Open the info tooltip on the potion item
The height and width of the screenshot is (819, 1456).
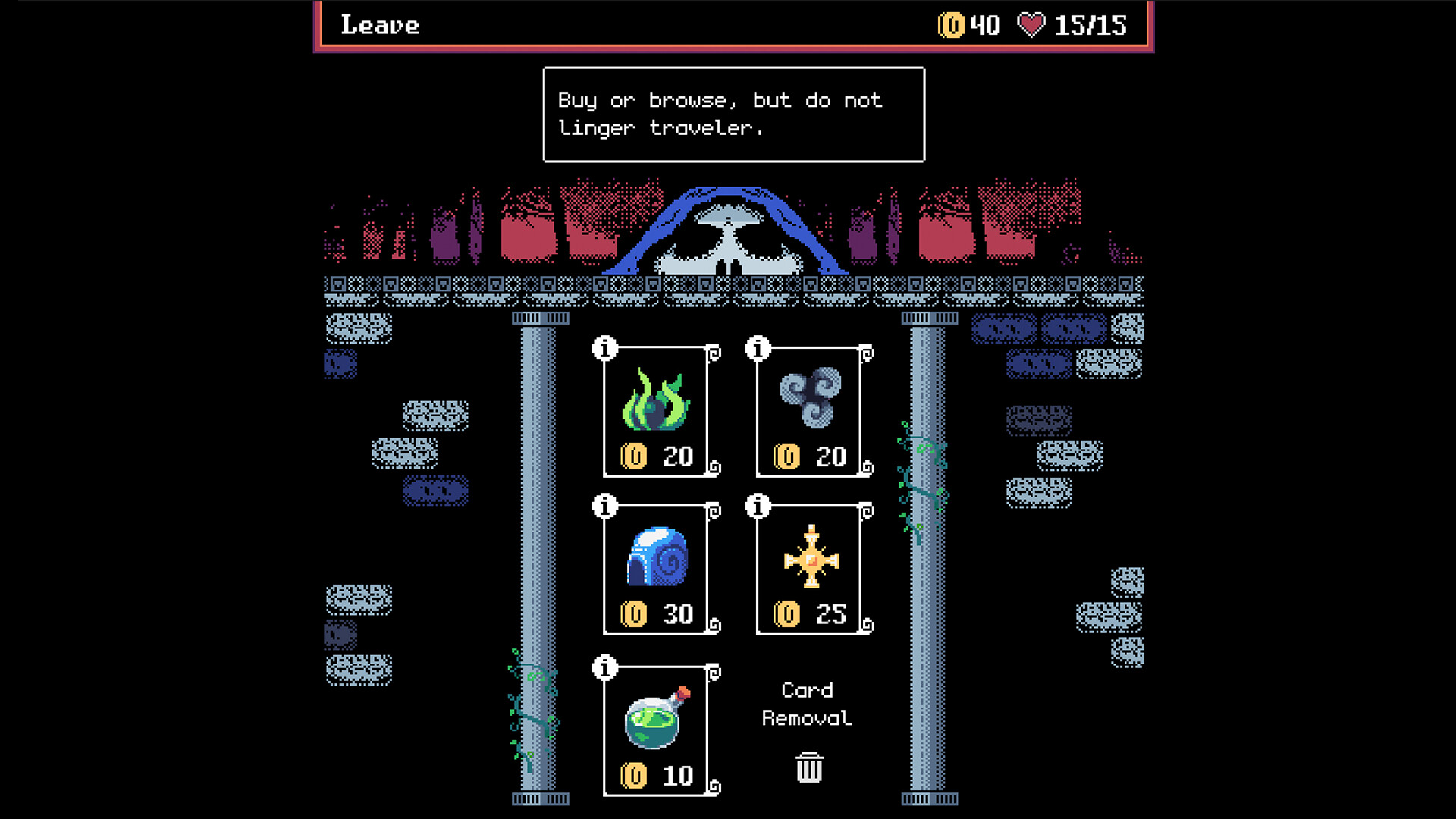coord(604,669)
